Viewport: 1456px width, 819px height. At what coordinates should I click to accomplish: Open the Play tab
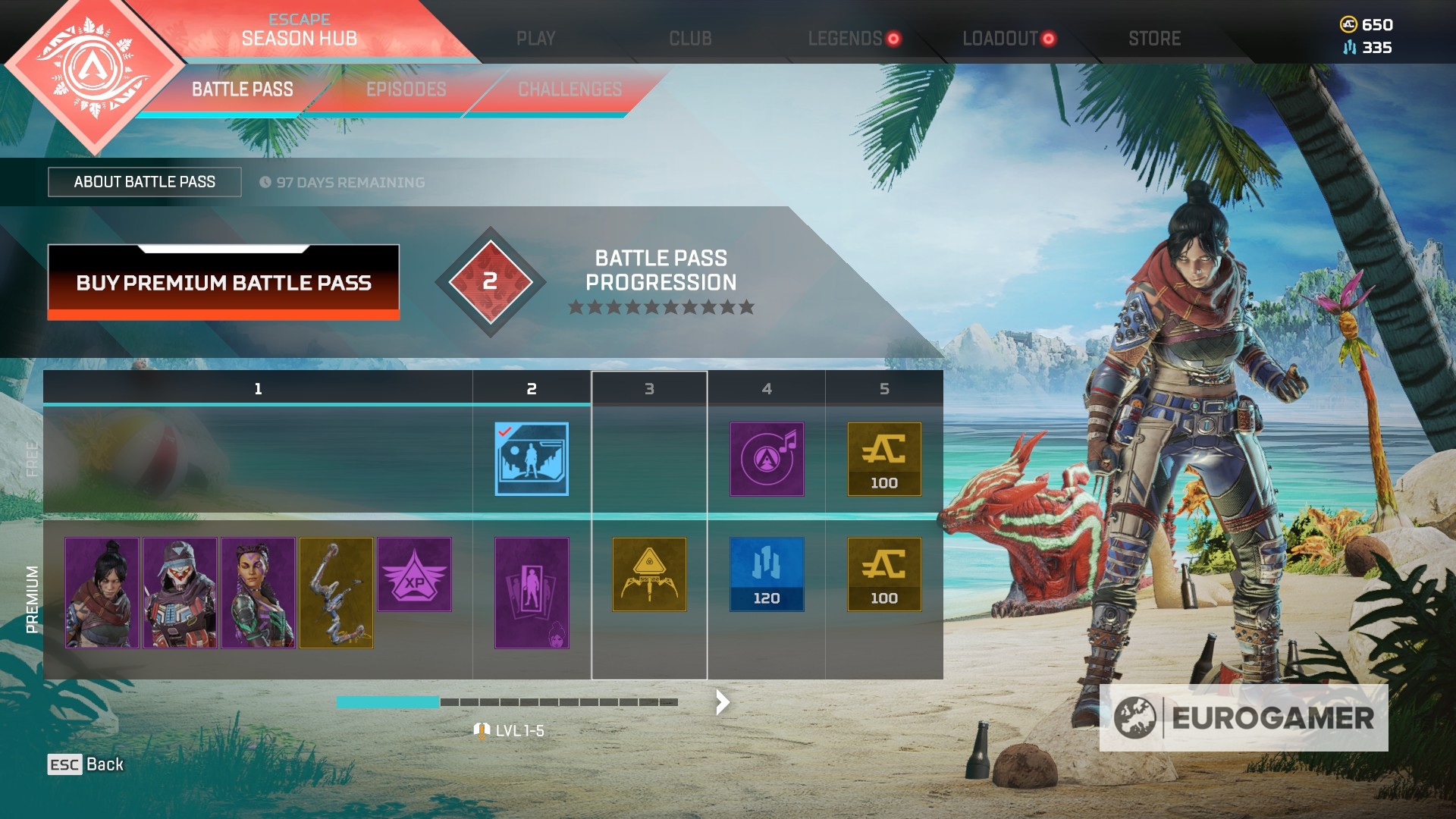click(x=535, y=39)
